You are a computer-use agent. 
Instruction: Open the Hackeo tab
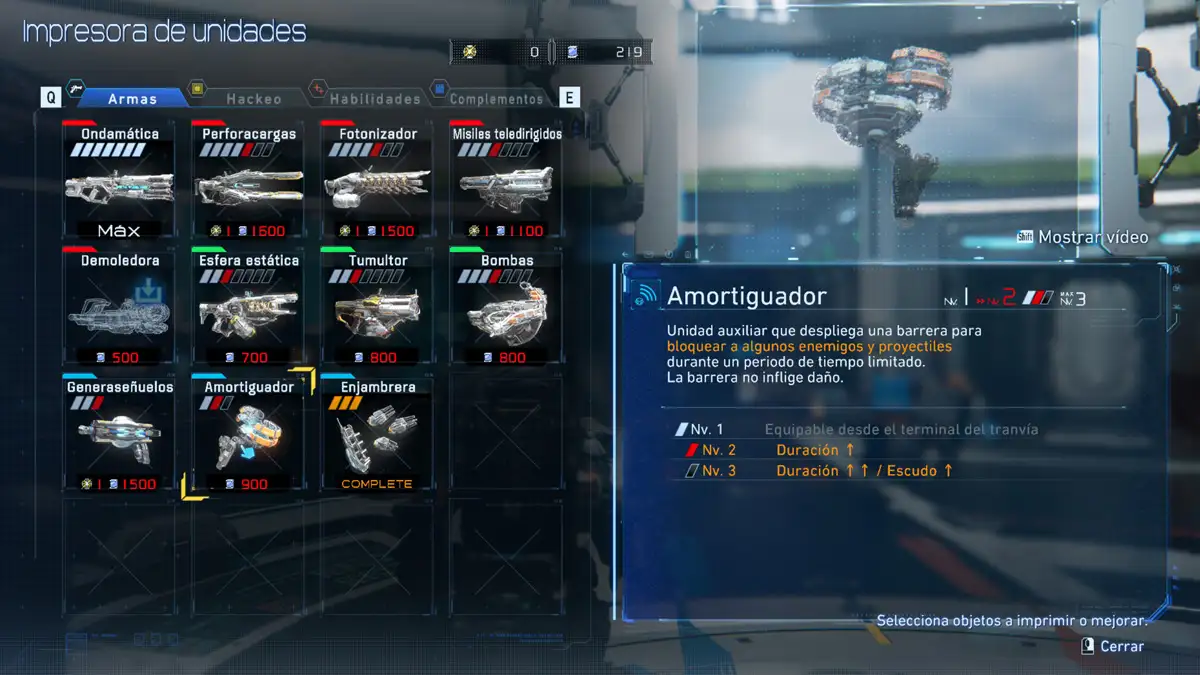click(254, 98)
